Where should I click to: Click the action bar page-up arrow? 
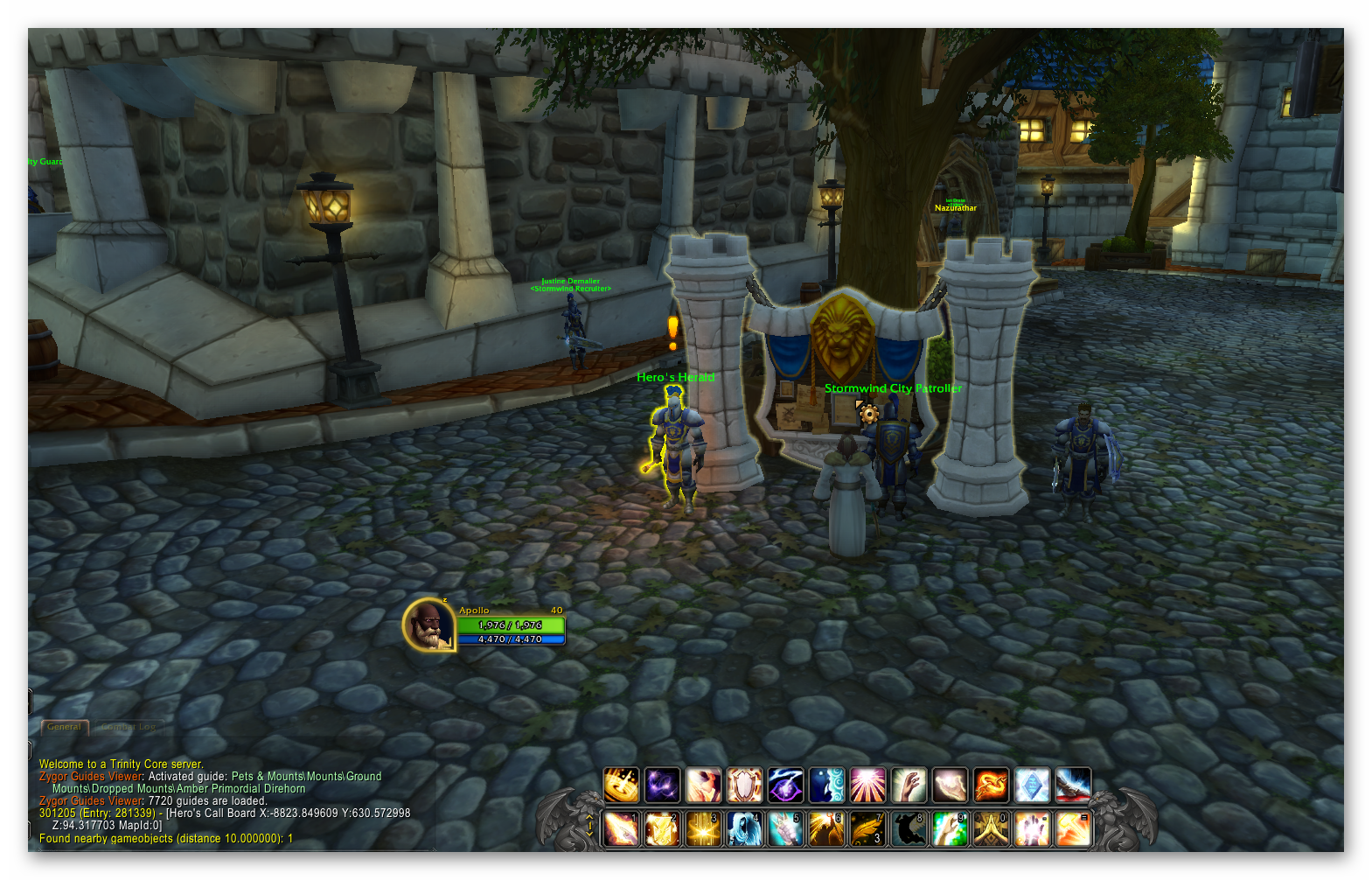click(589, 817)
